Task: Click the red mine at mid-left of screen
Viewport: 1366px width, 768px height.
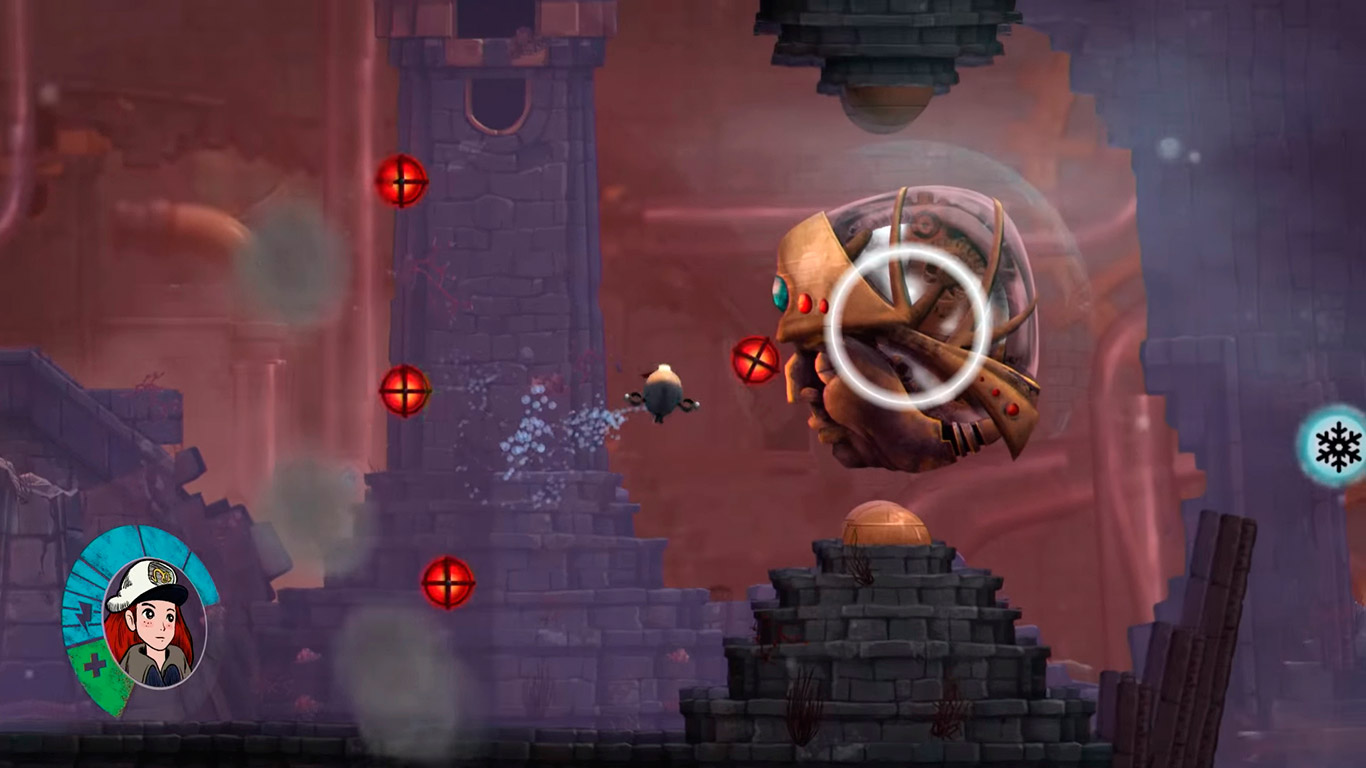Action: tap(404, 392)
